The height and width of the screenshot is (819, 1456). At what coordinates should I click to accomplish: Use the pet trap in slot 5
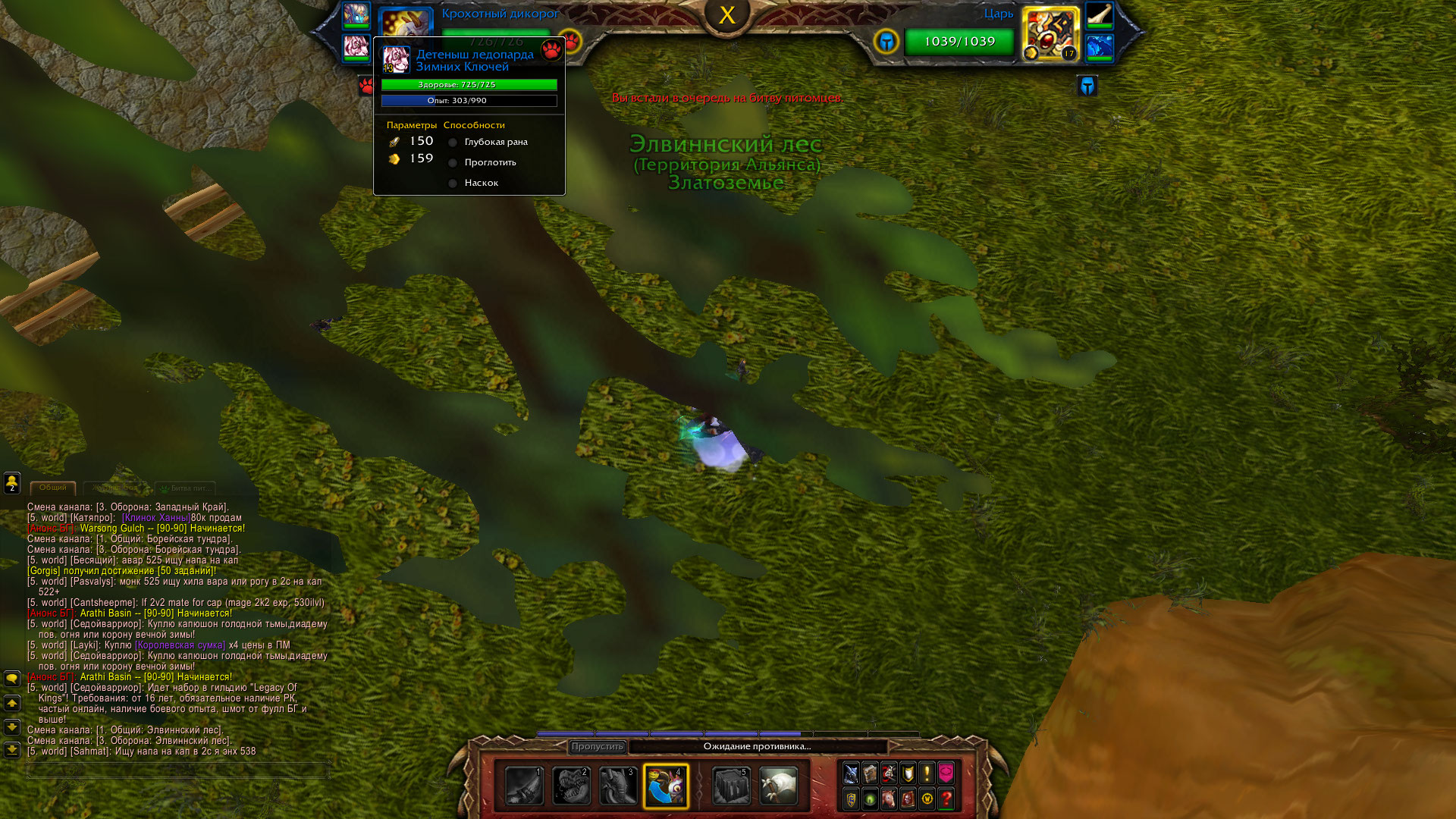pyautogui.click(x=731, y=786)
